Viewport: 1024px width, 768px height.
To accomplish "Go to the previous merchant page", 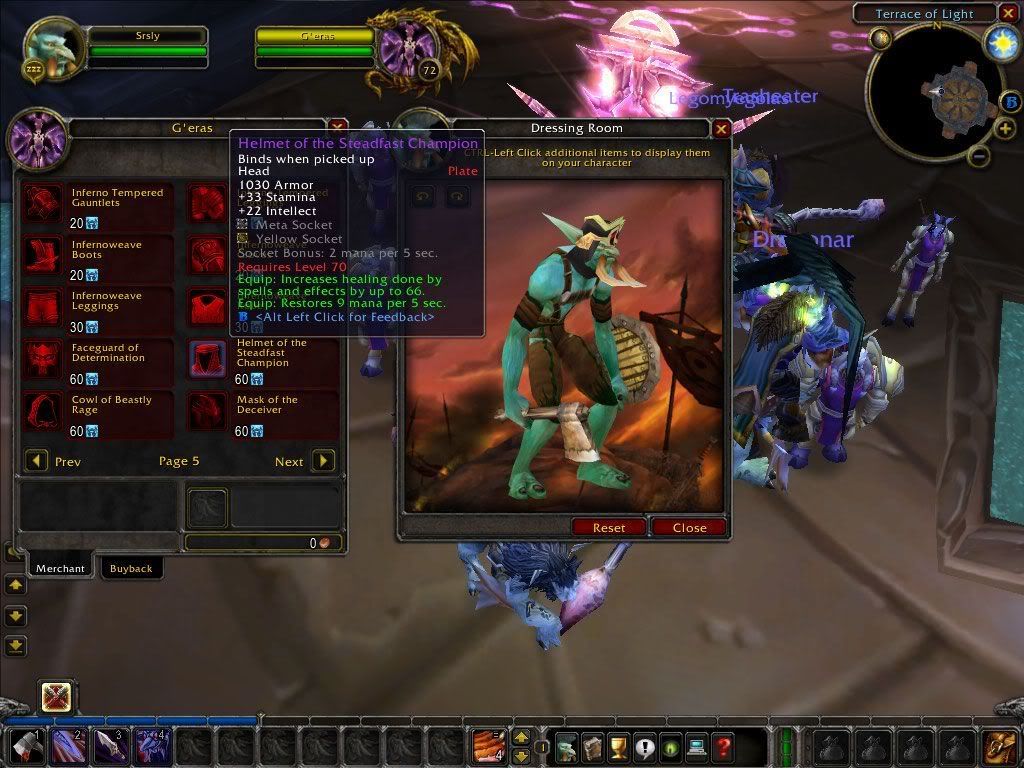I will (36, 461).
